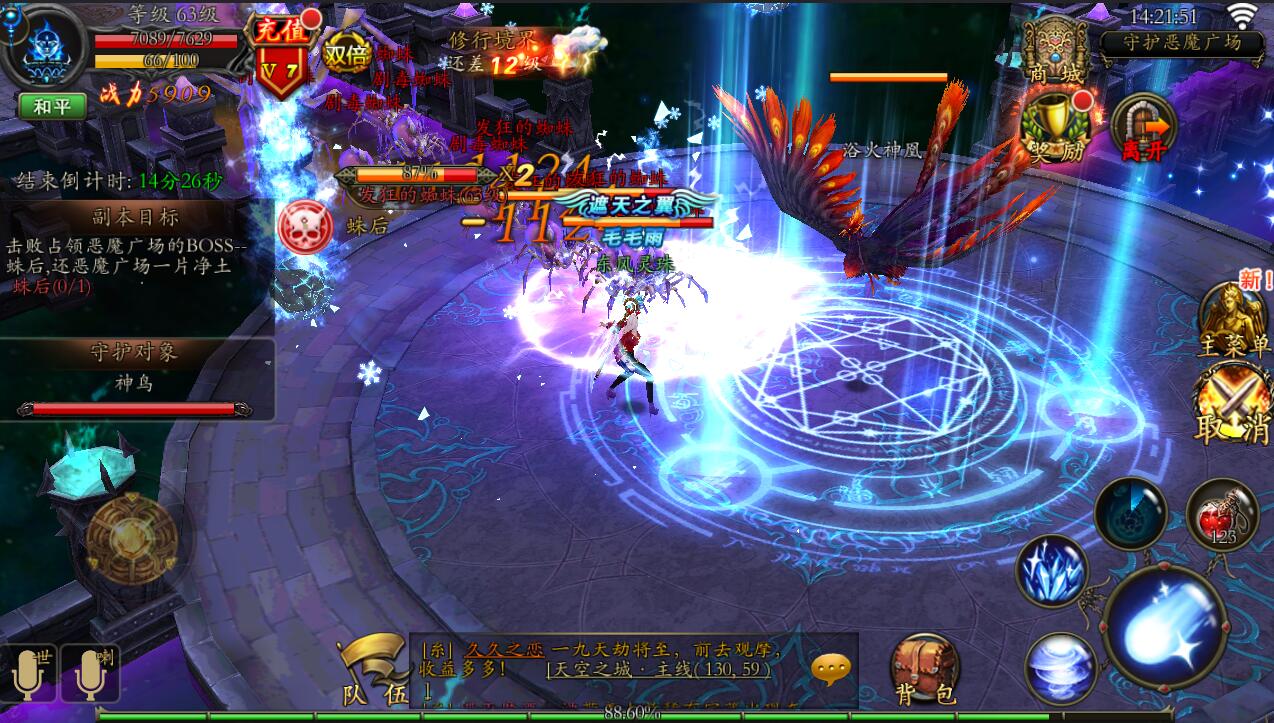This screenshot has height=723, width=1274.
Task: Activate the ice crystal shard skill
Action: [x=1051, y=570]
